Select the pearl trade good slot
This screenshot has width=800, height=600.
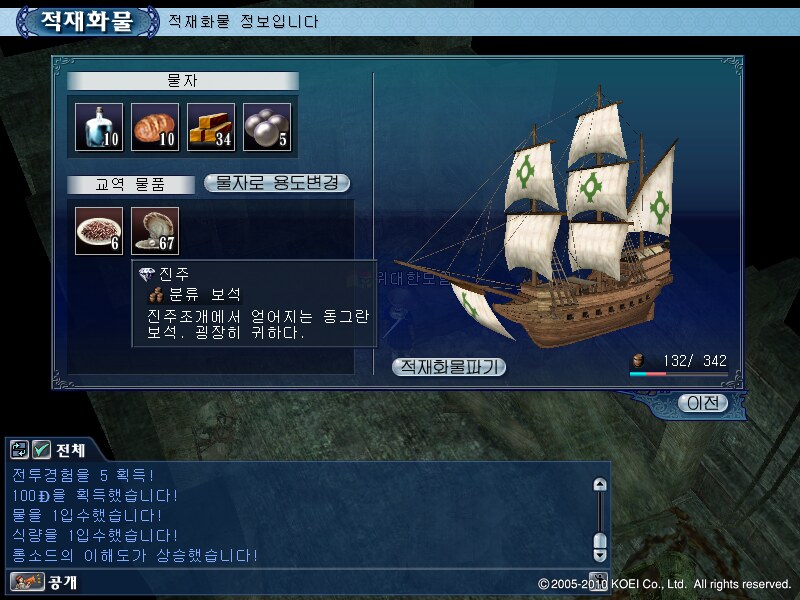click(155, 231)
